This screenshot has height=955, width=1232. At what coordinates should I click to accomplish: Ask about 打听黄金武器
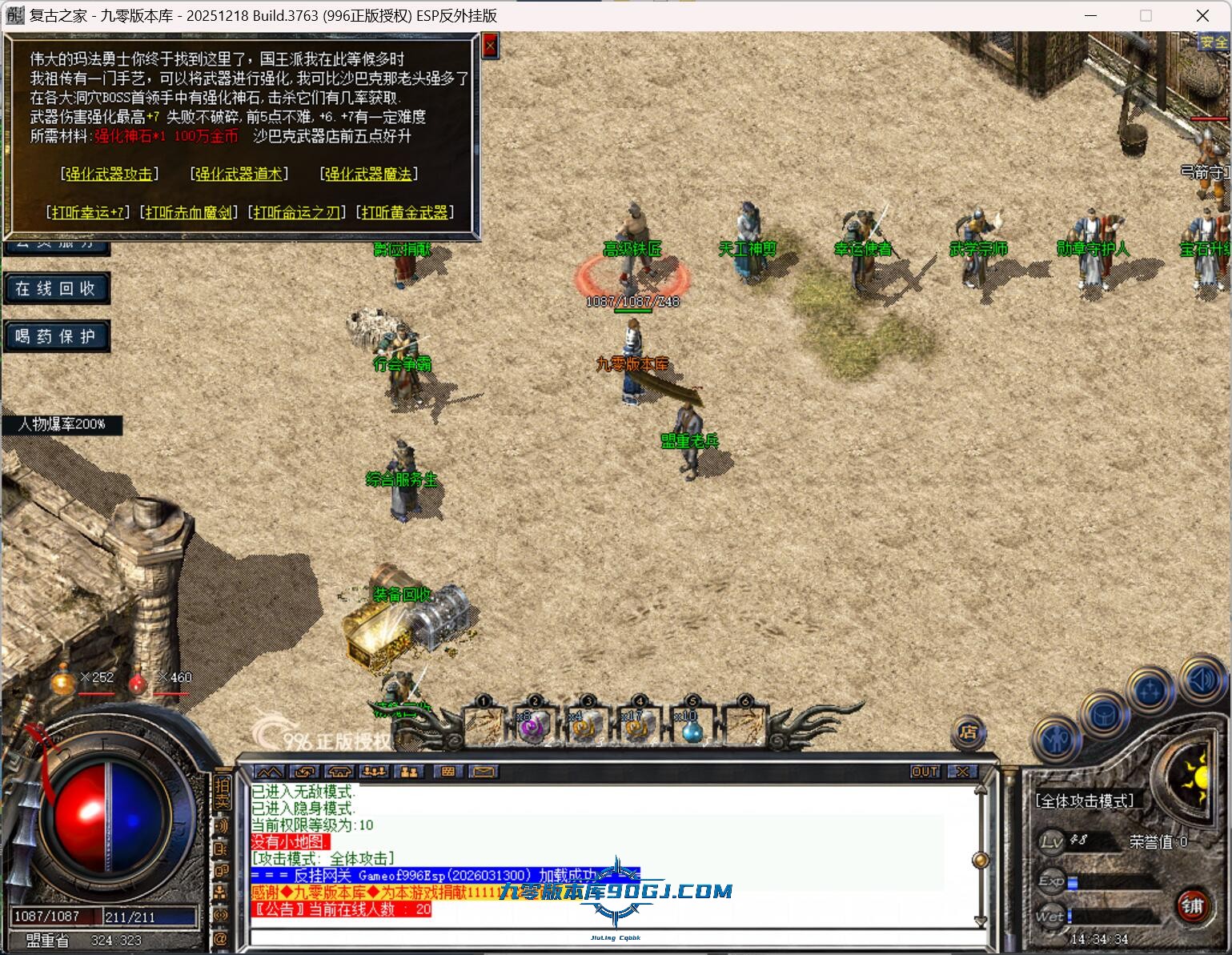(x=405, y=212)
